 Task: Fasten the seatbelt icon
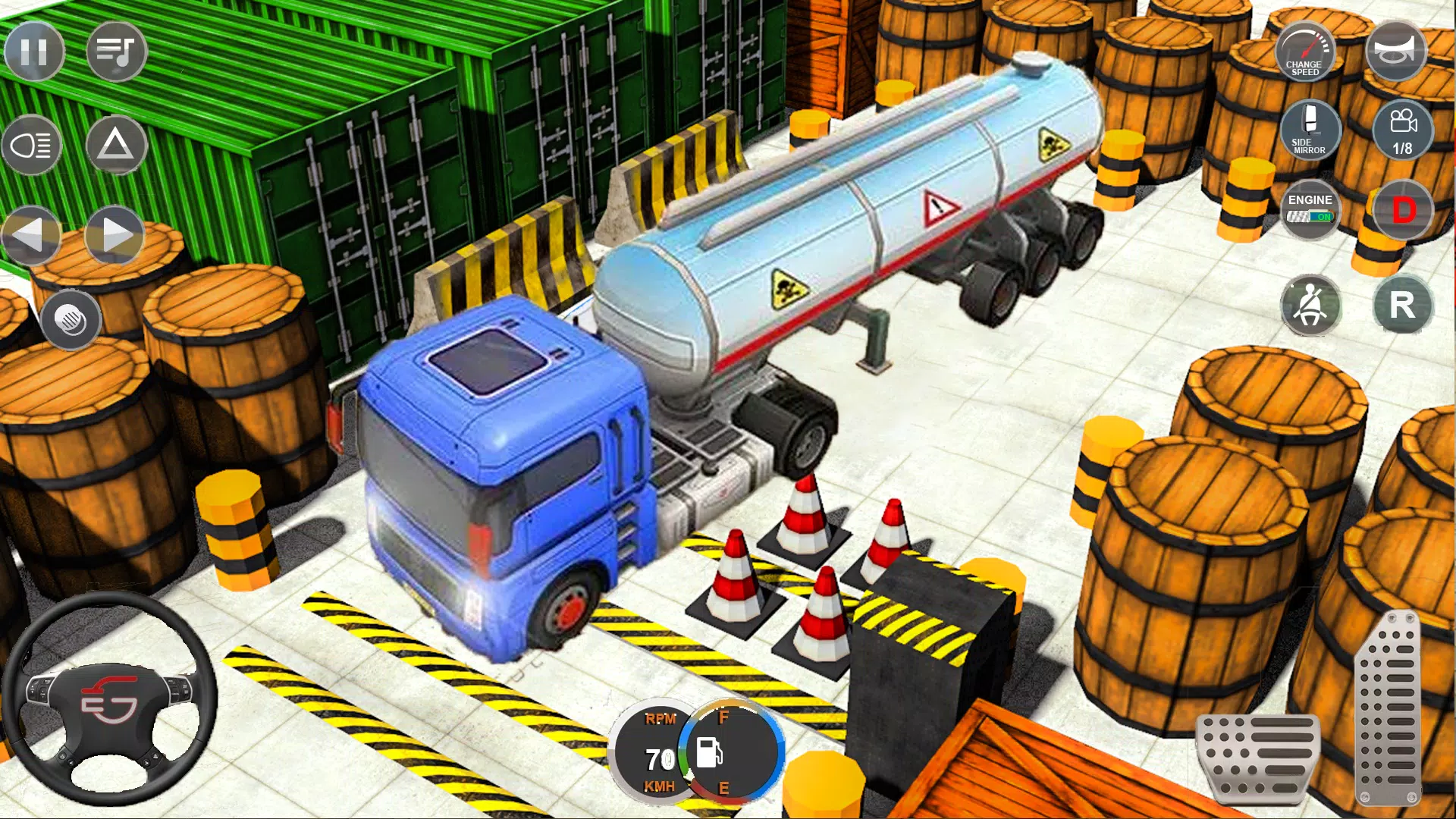[1310, 306]
